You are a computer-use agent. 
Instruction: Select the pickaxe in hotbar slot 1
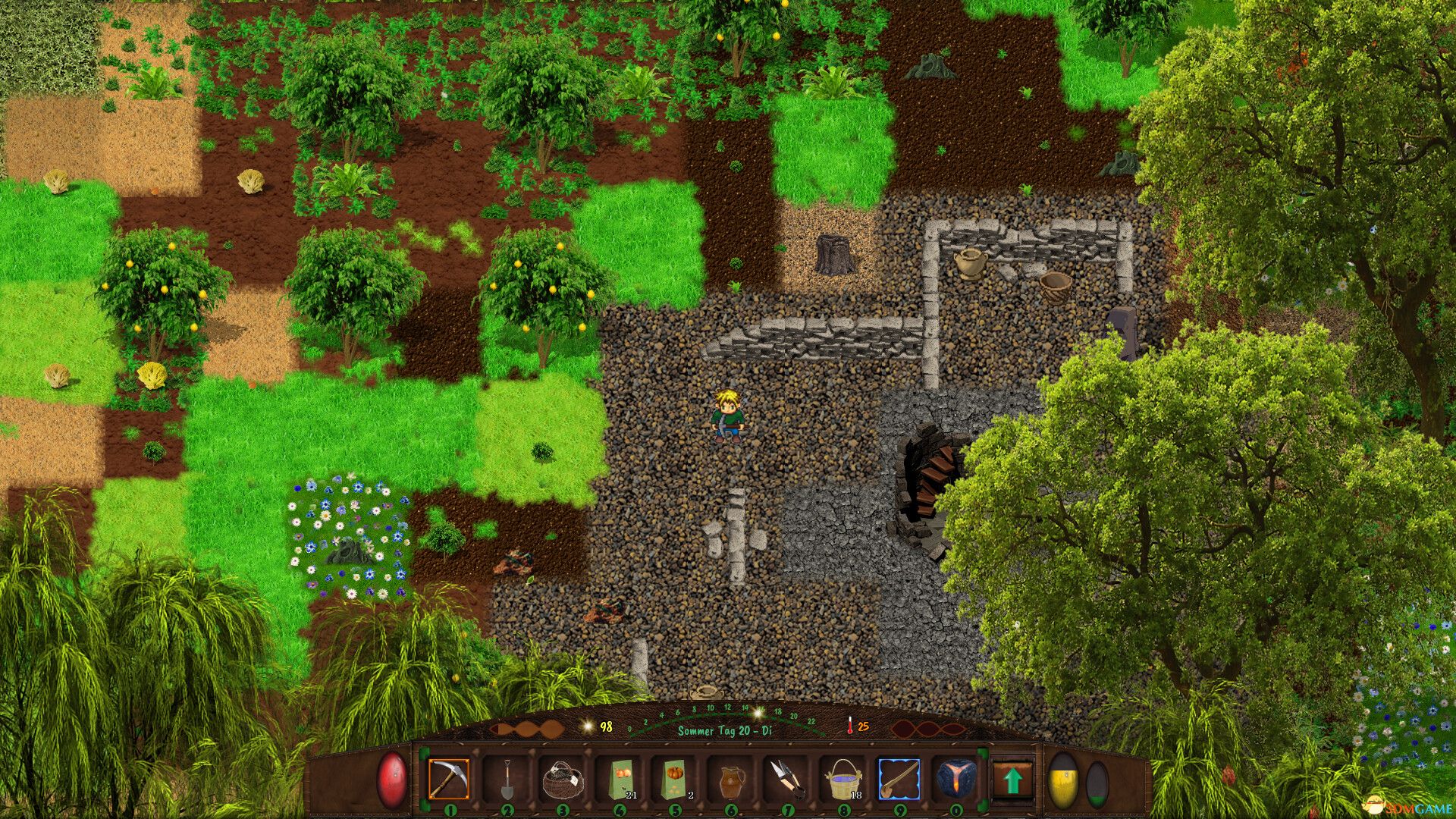[449, 779]
